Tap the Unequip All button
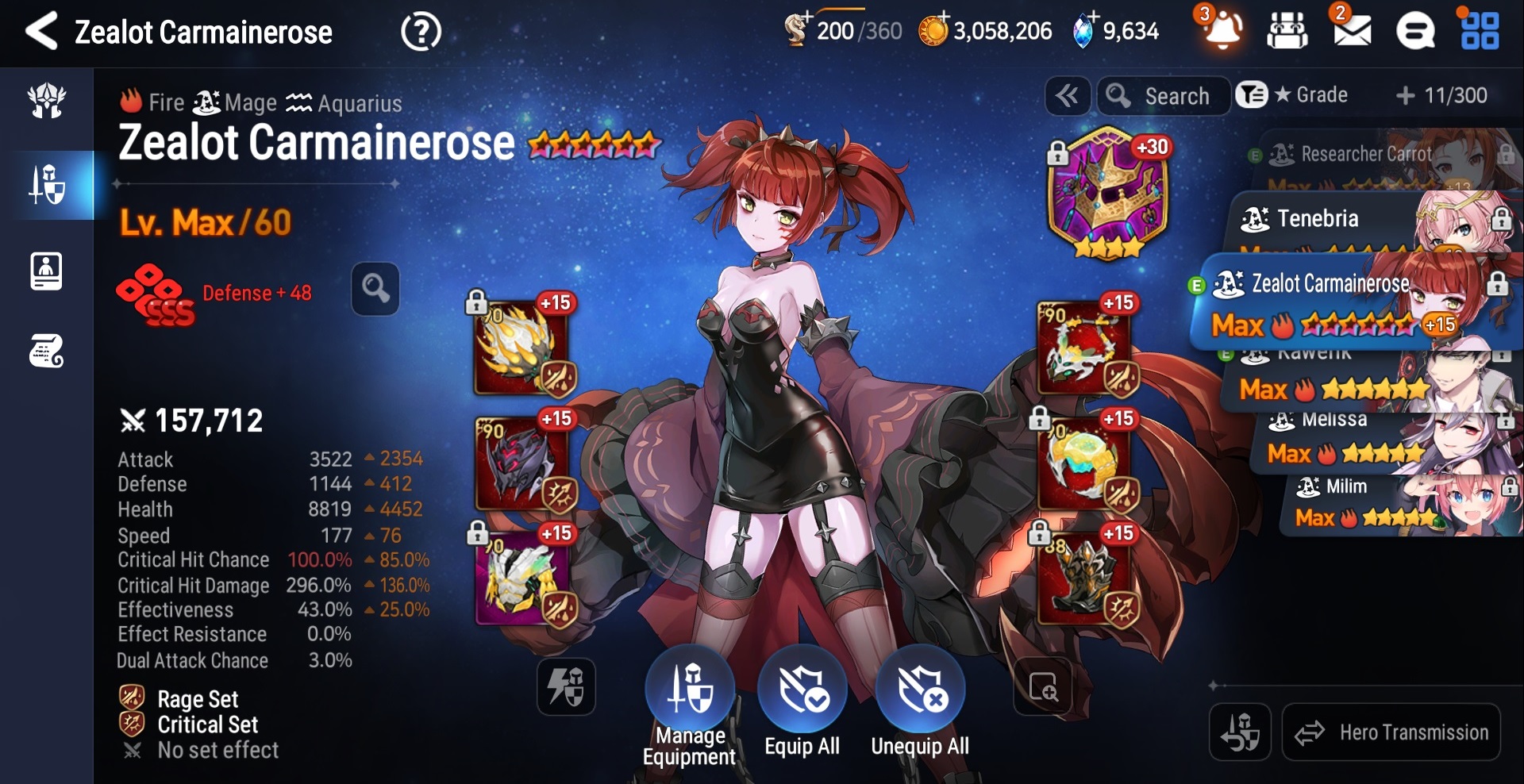This screenshot has height=784, width=1524. (920, 690)
